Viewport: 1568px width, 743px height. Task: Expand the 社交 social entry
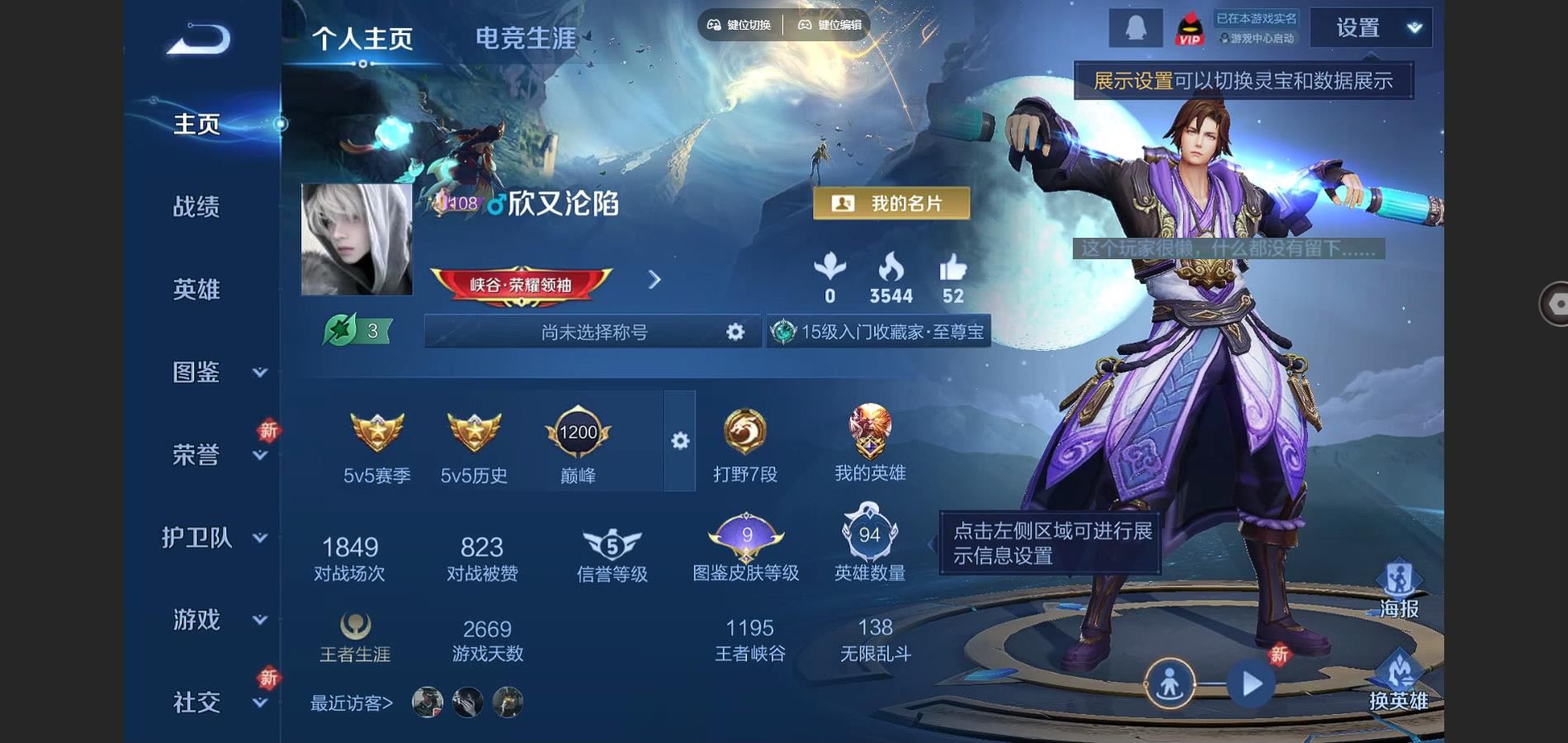tap(216, 703)
